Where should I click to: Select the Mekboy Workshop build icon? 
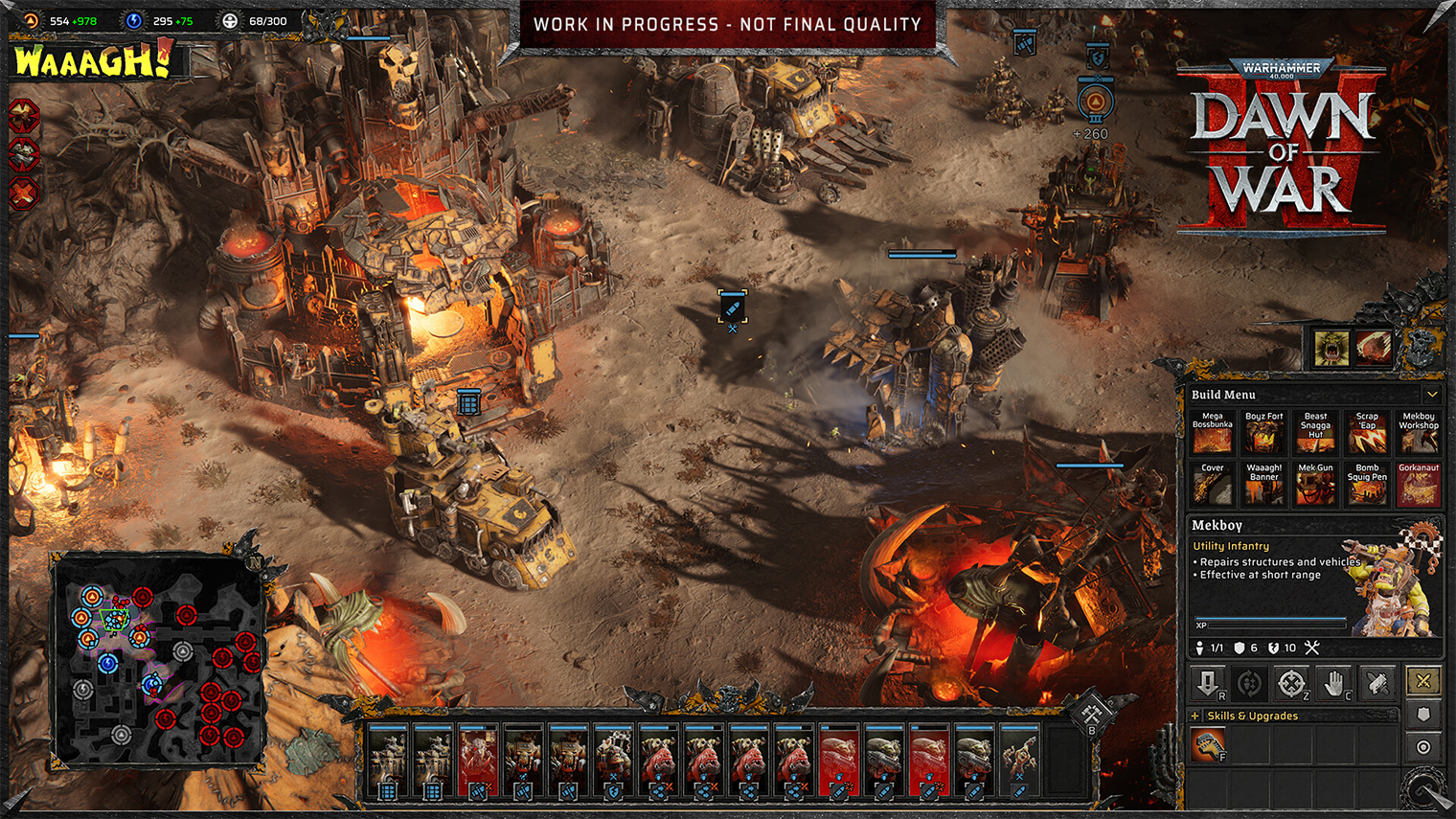1419,433
